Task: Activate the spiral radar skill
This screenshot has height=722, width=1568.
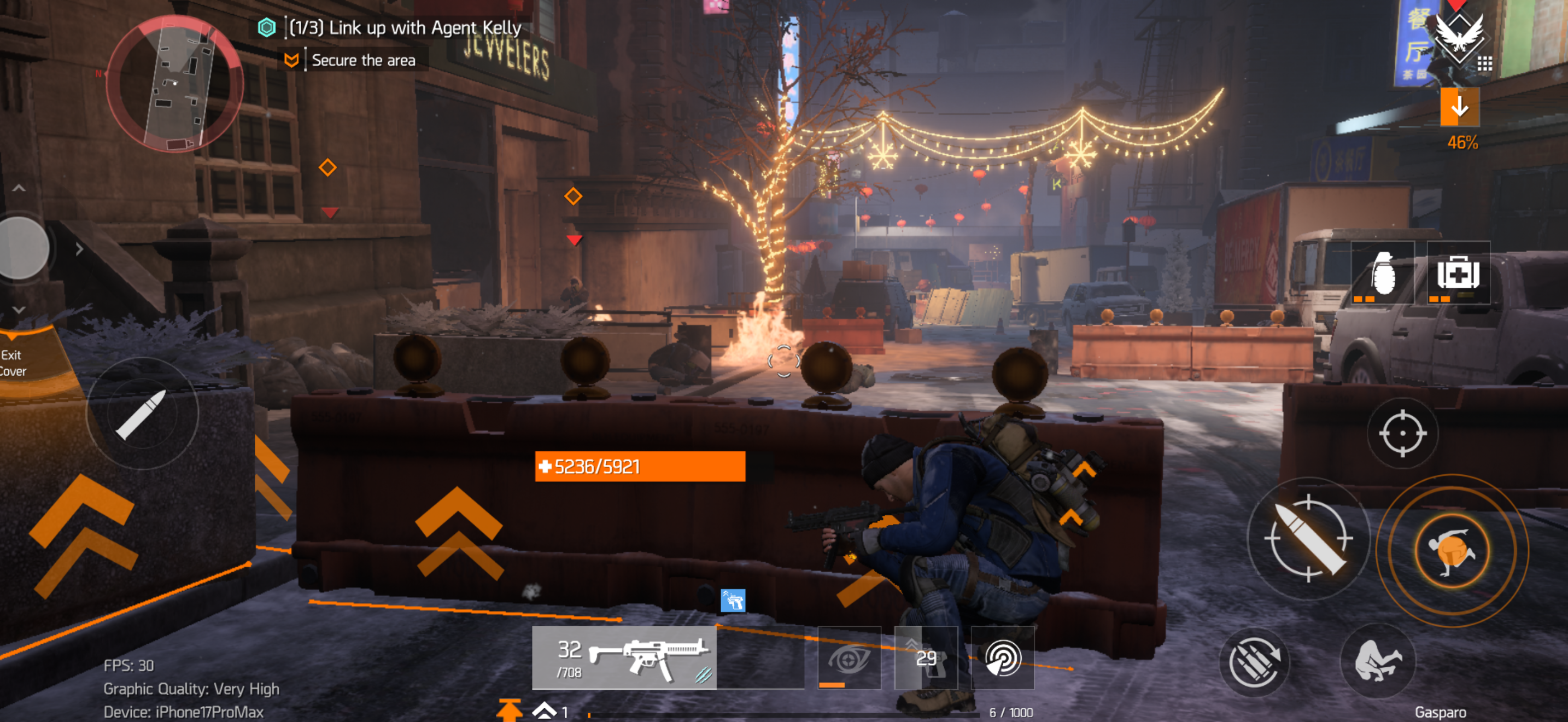Action: [1003, 658]
